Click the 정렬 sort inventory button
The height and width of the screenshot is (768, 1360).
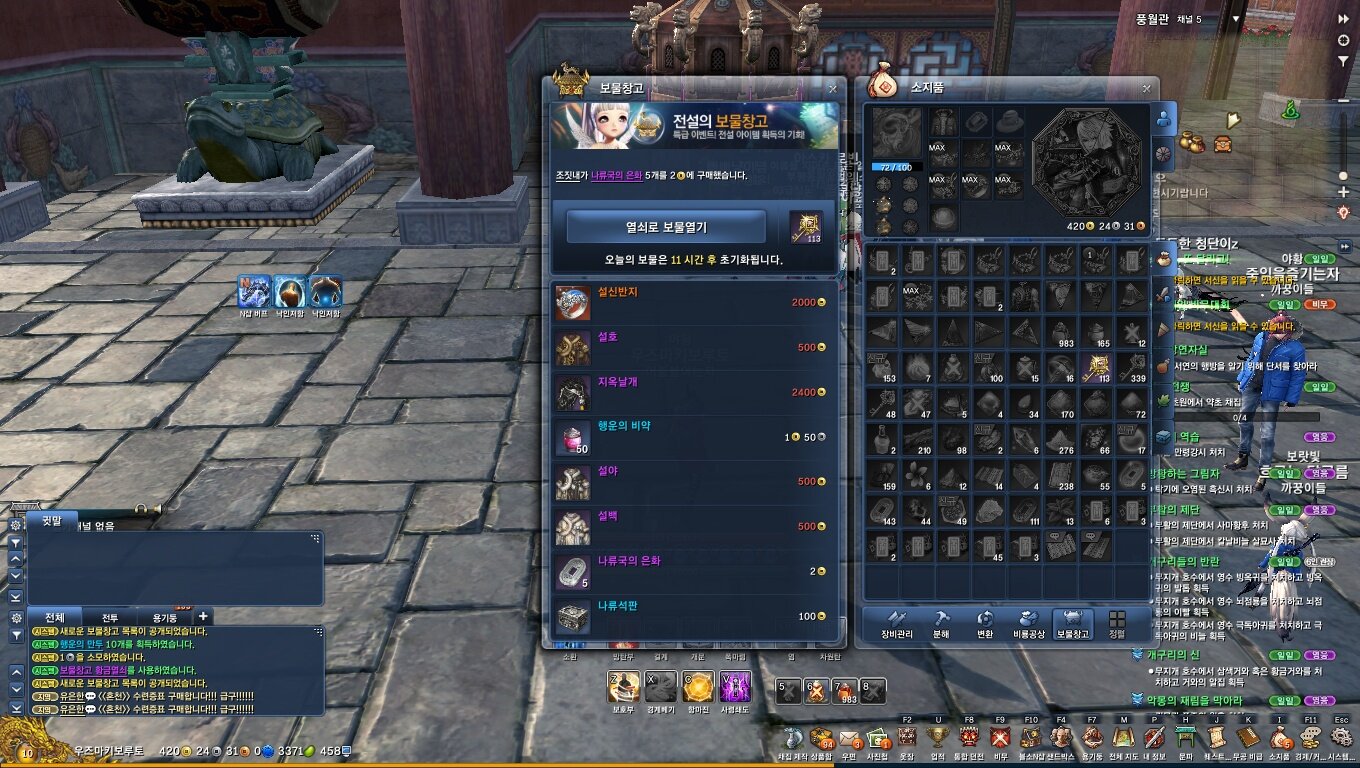[1117, 623]
